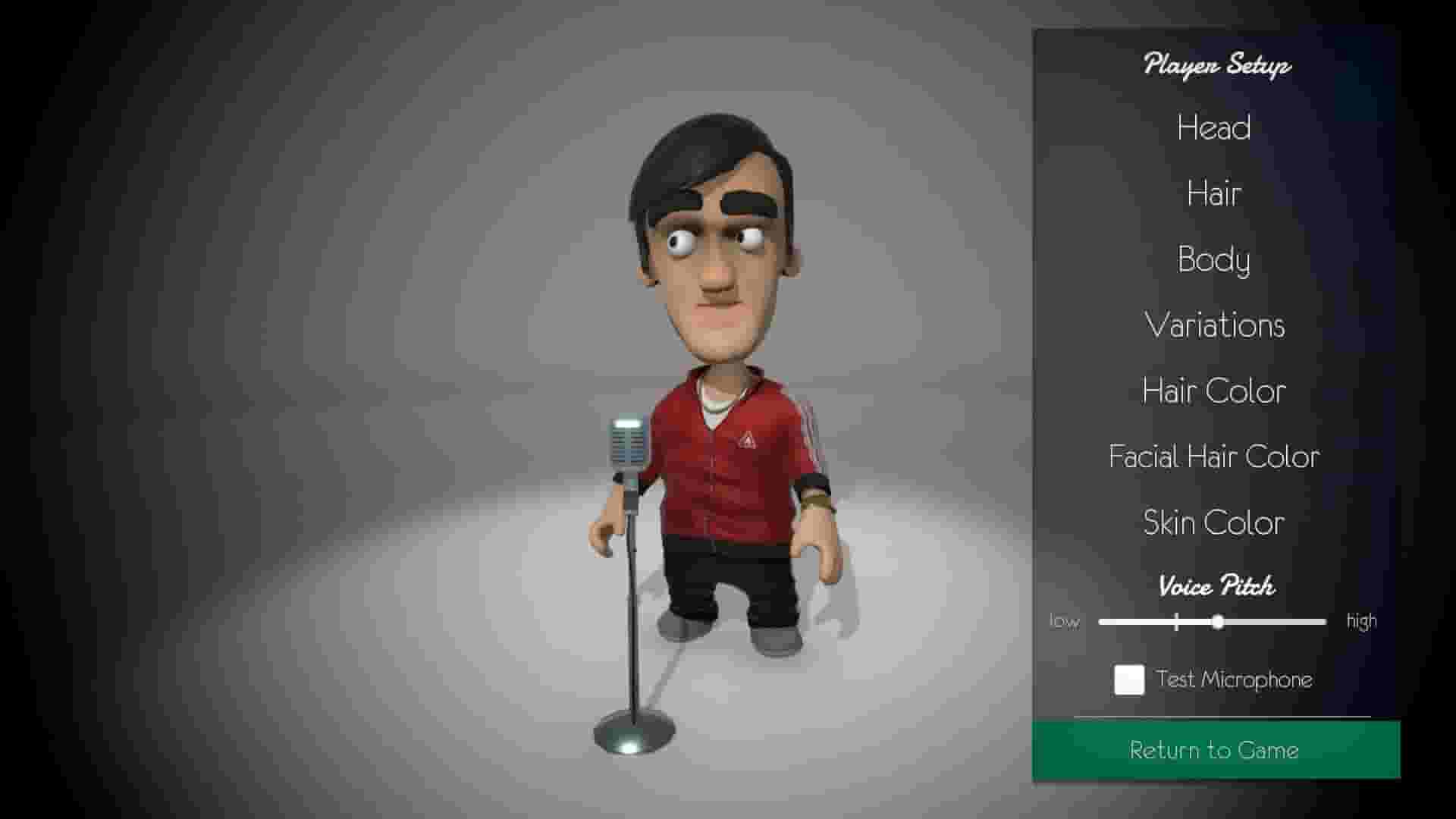The image size is (1456, 819).
Task: Enable the Test Microphone checkbox
Action: [x=1128, y=680]
